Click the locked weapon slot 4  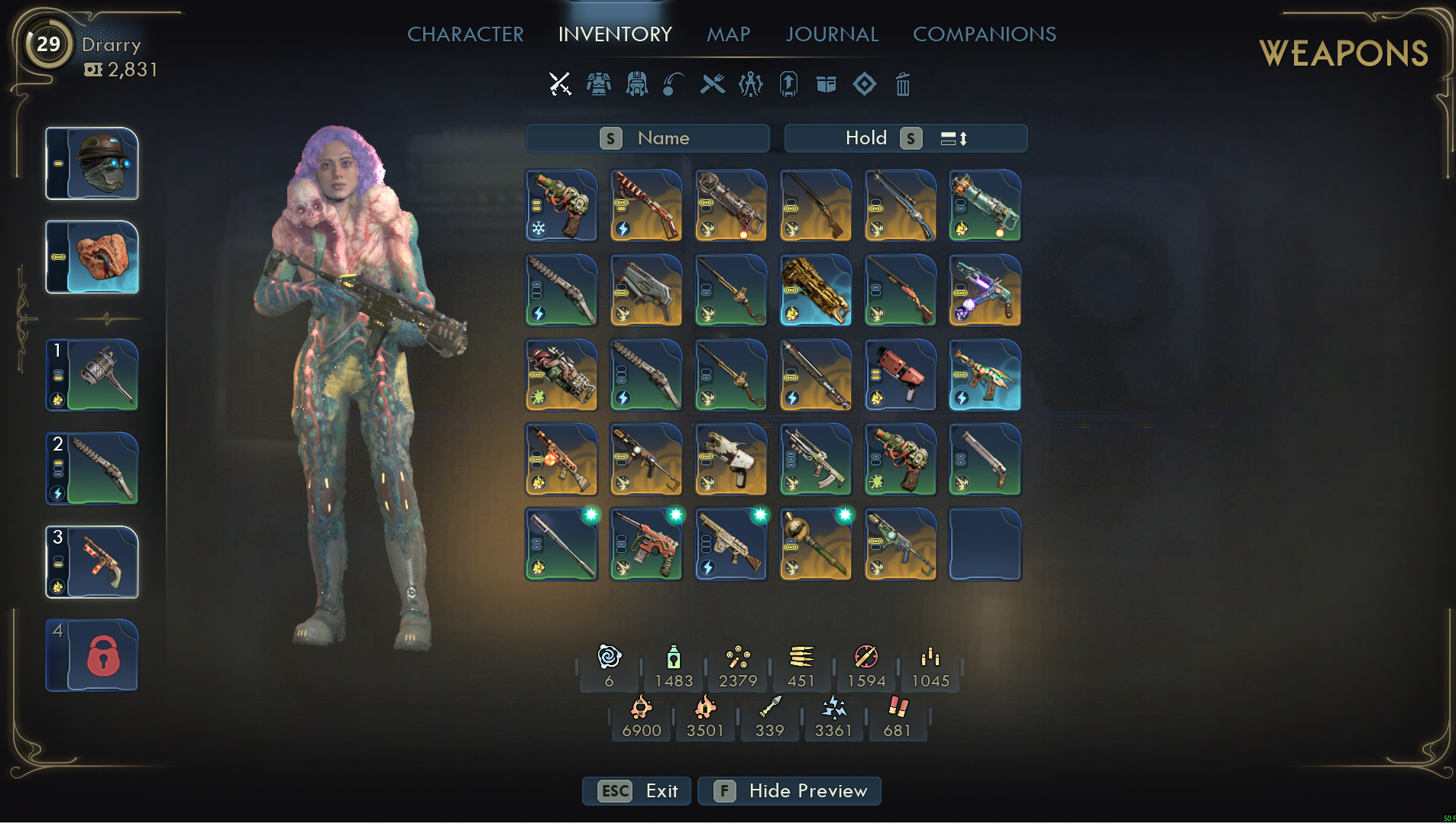[92, 655]
